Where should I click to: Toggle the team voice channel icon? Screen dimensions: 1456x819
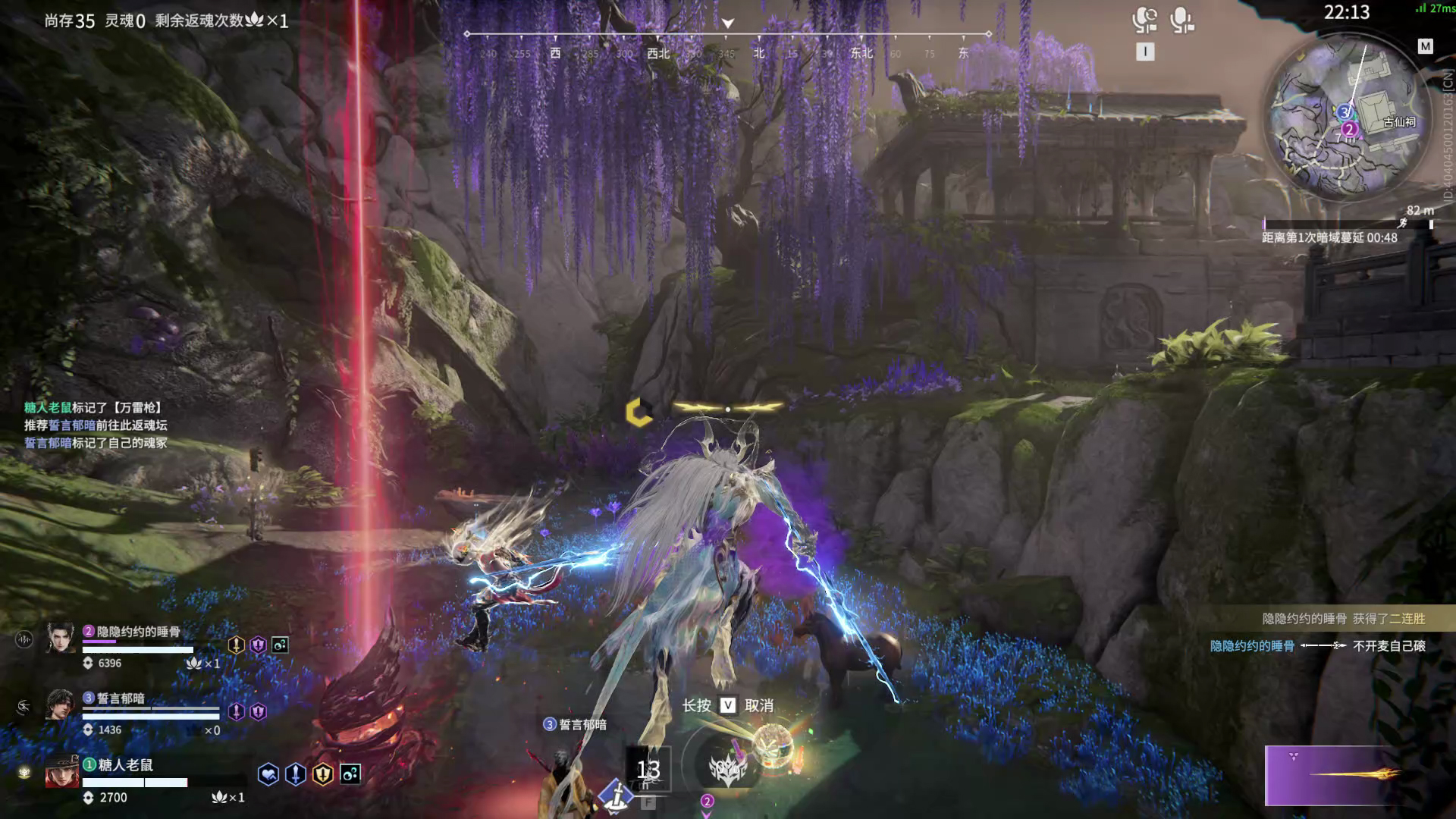1144,20
